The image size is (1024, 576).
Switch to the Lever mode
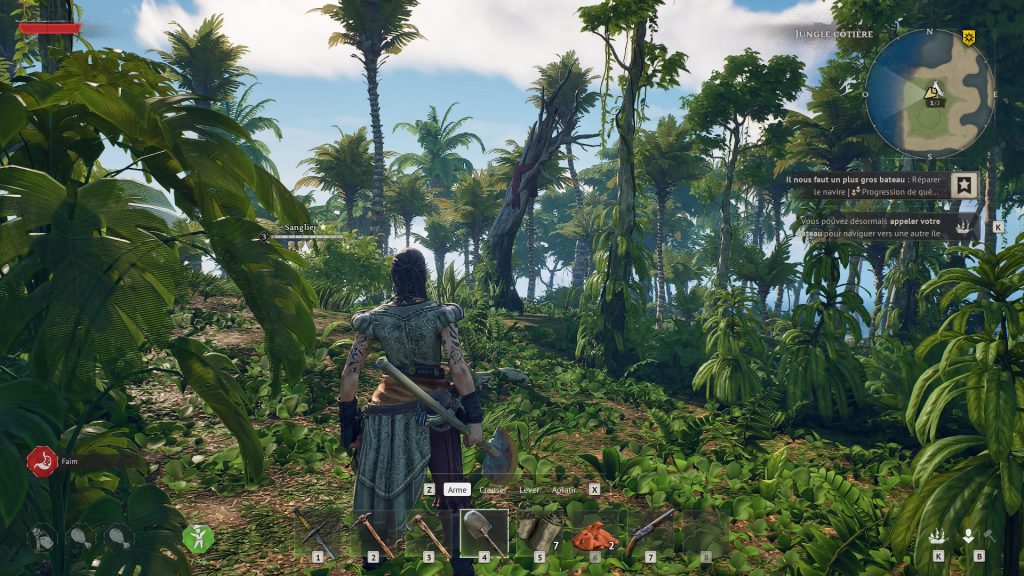coord(530,490)
